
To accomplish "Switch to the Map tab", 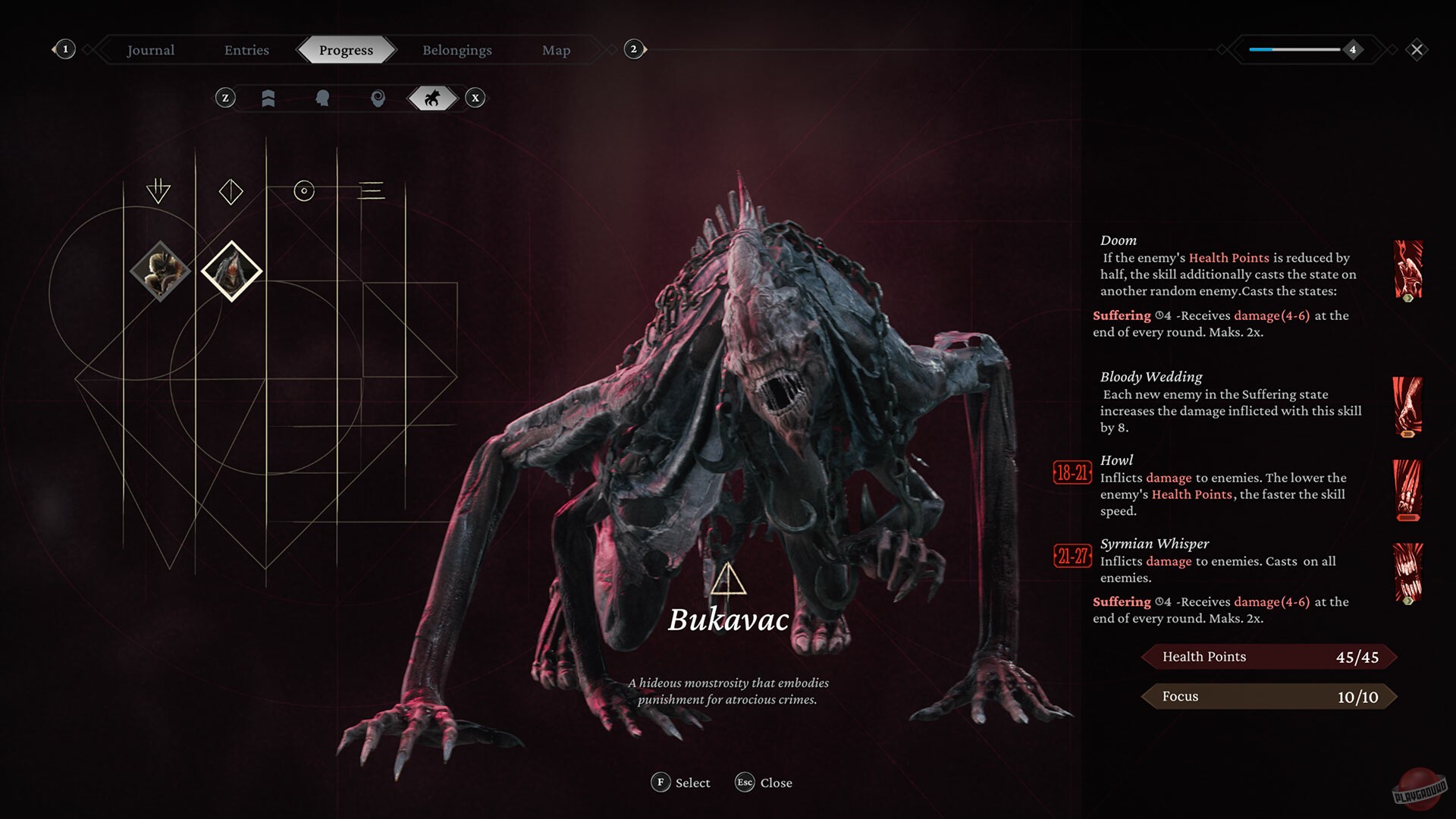I will (x=556, y=50).
